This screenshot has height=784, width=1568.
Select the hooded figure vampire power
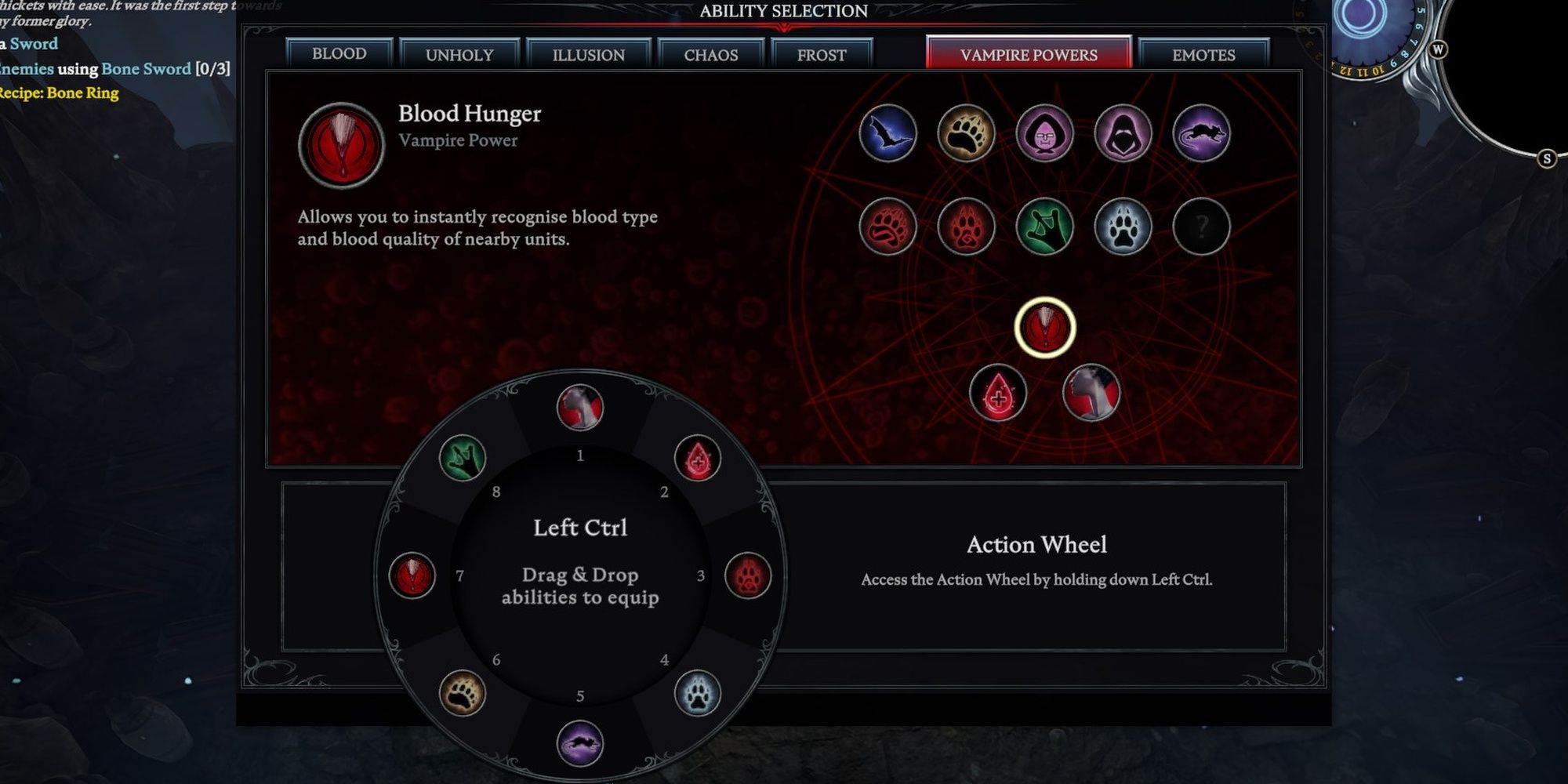(1123, 133)
